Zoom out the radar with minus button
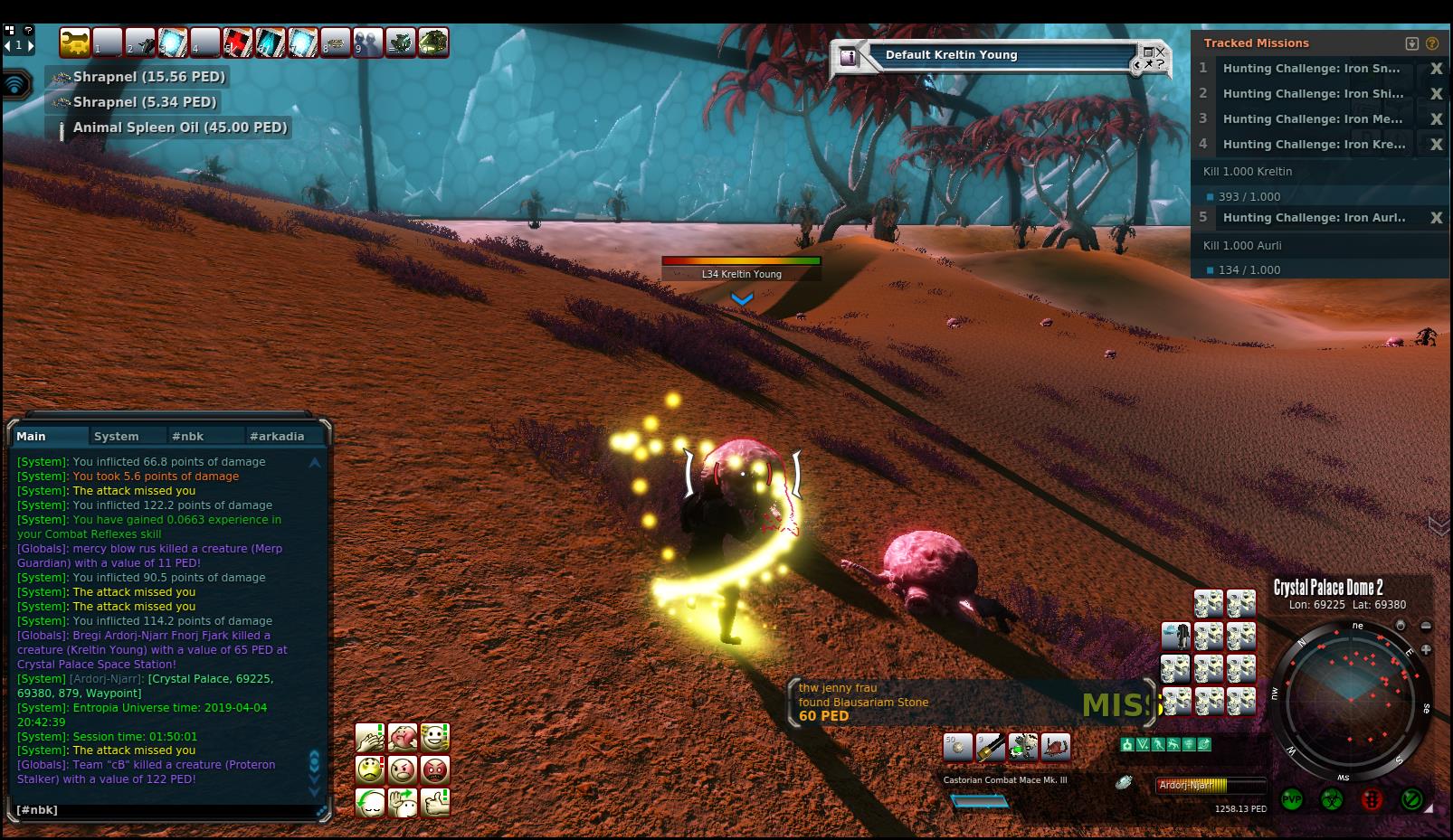This screenshot has width=1453, height=840. click(x=1426, y=626)
